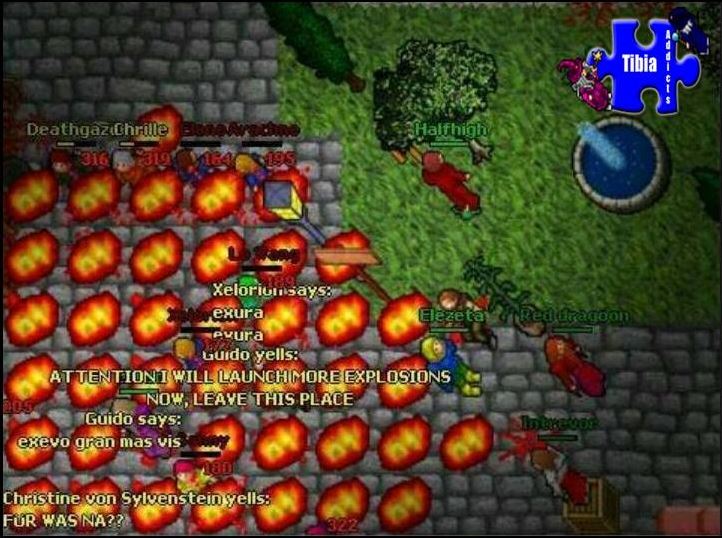Click the Tibia Addicts puzzle logo
The image size is (722, 538).
[647, 63]
